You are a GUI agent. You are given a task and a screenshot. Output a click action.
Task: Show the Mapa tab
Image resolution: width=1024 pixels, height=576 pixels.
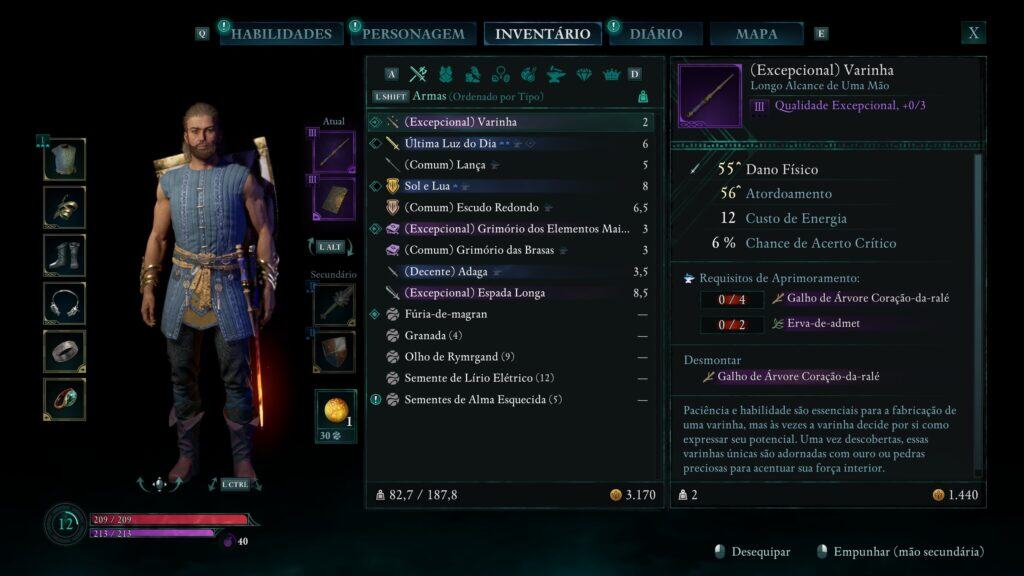click(x=756, y=34)
